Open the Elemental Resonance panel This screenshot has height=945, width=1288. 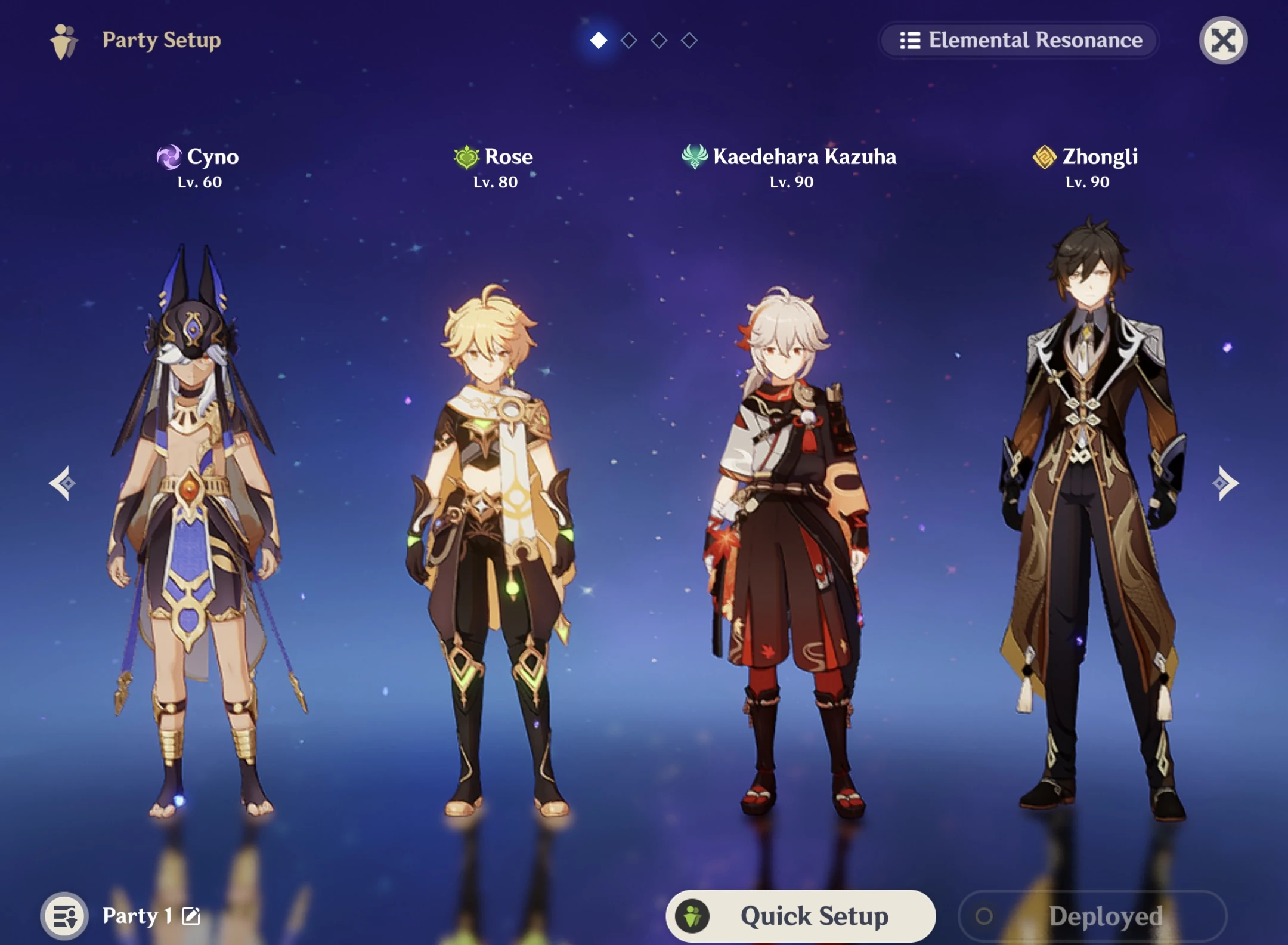[1020, 40]
